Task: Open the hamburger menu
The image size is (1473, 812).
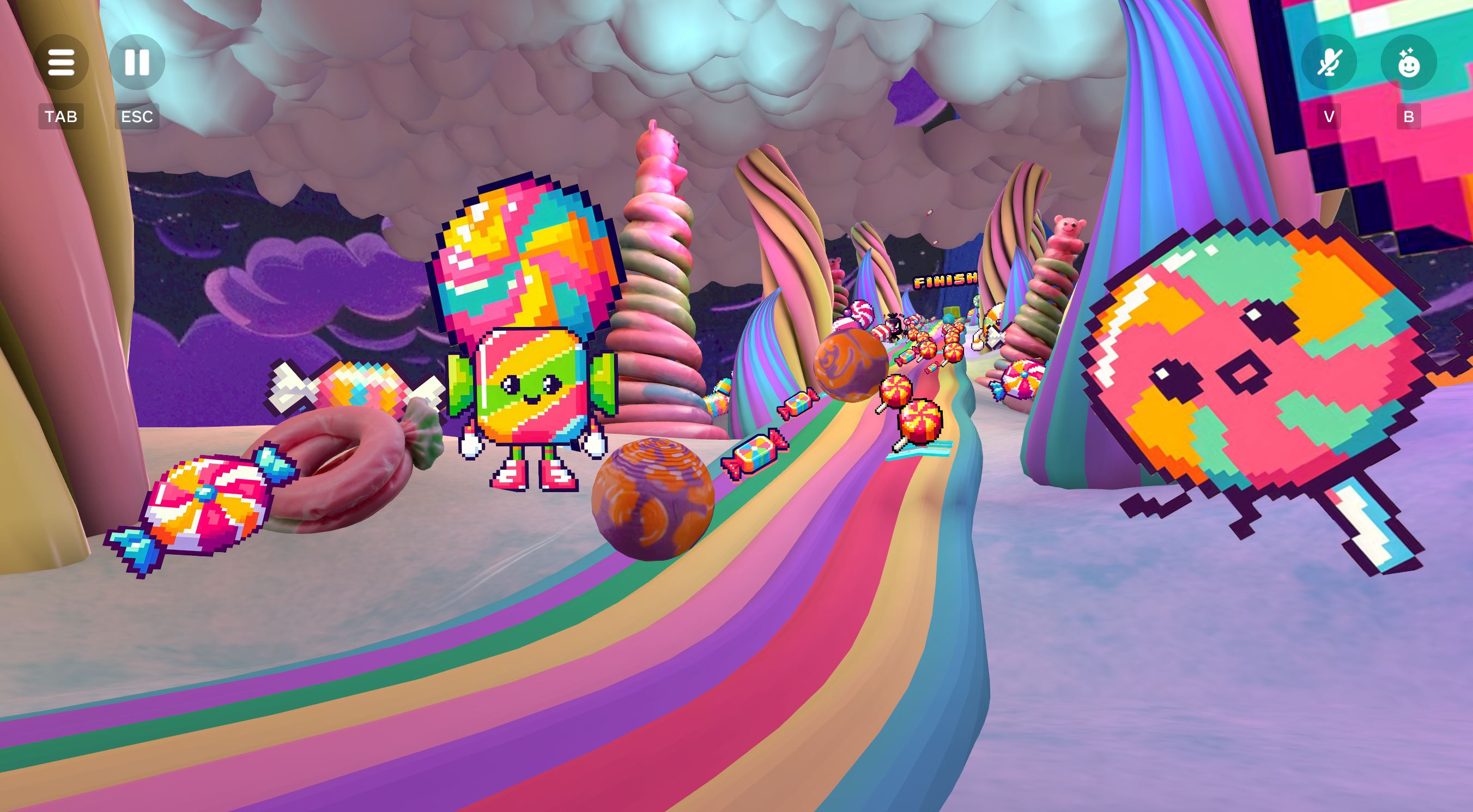Action: (60, 62)
